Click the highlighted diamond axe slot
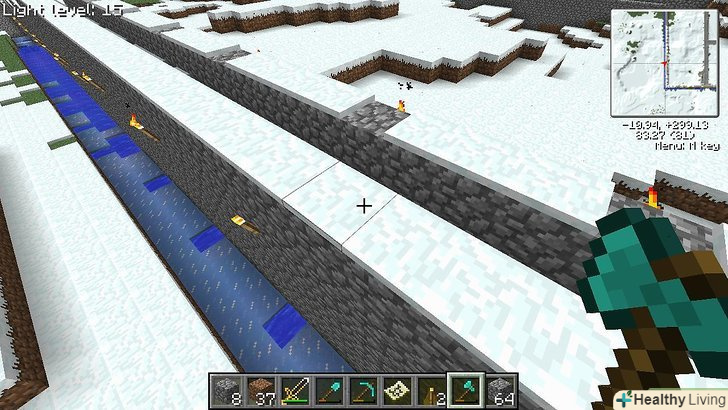 coord(466,390)
